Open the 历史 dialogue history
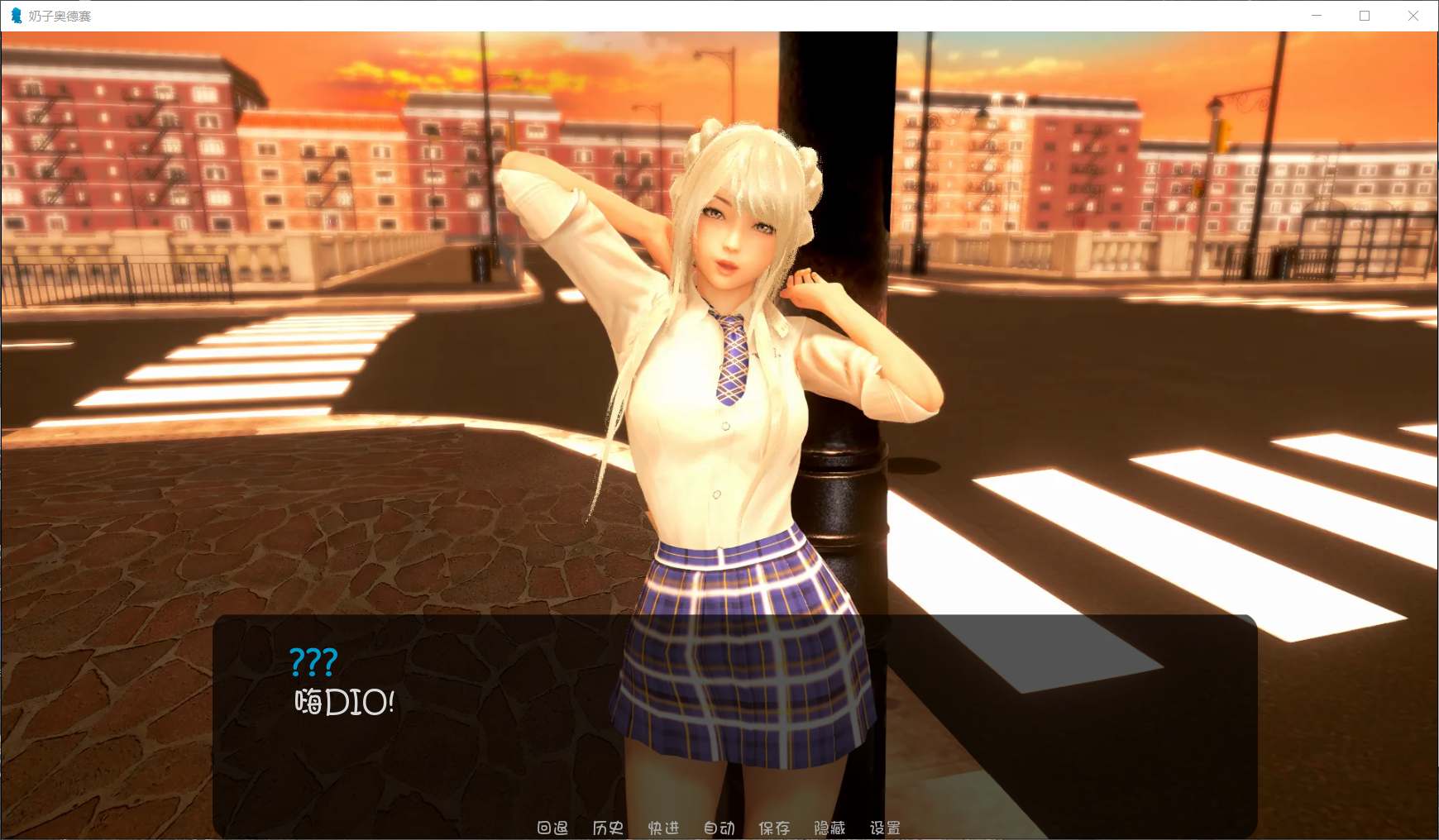1439x840 pixels. point(608,828)
